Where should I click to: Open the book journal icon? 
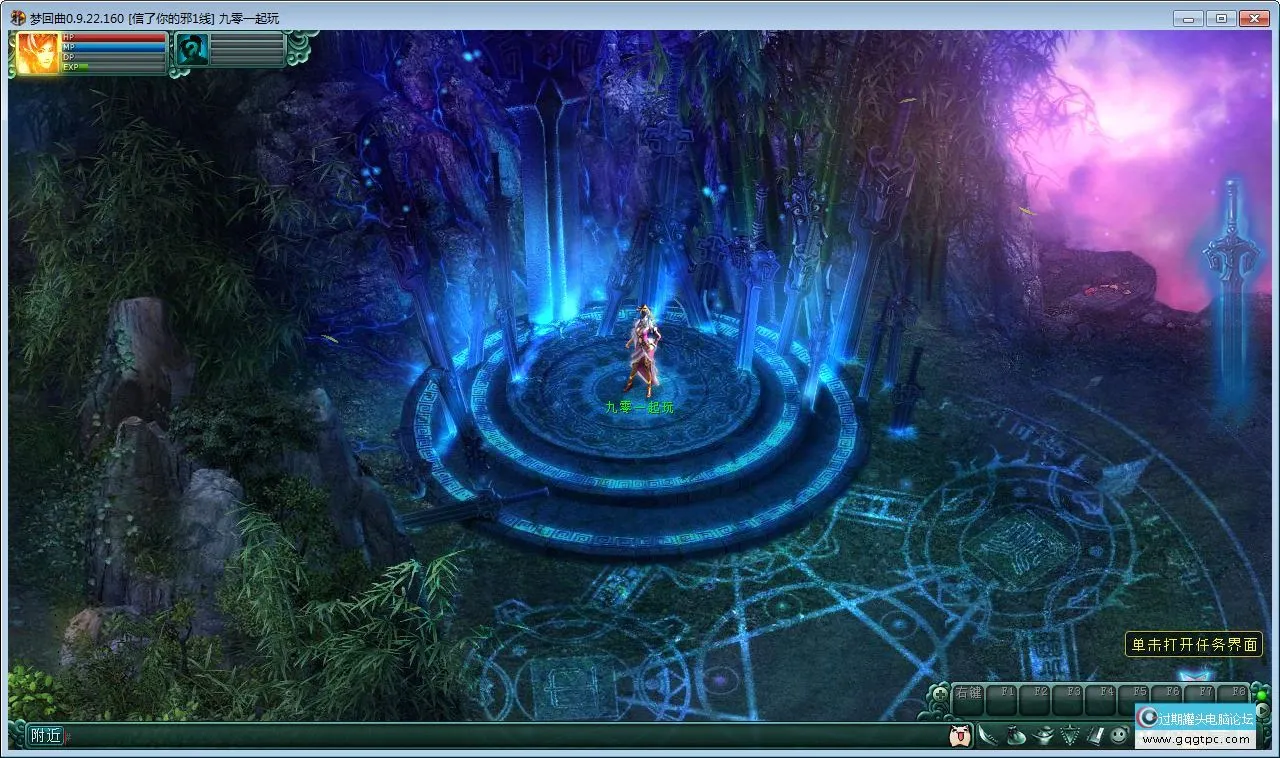point(1094,736)
